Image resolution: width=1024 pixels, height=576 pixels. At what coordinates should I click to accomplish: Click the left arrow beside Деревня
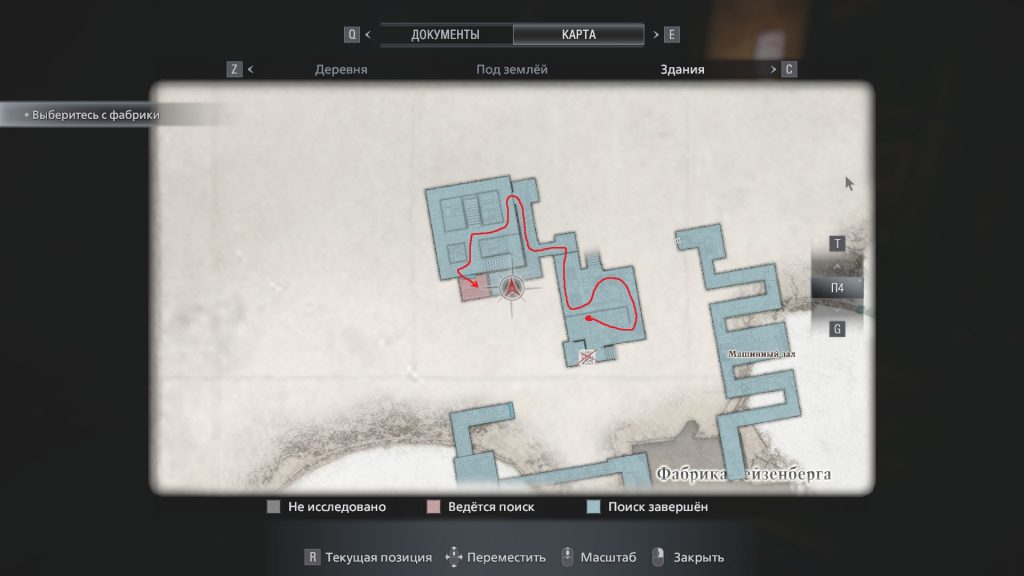click(250, 70)
